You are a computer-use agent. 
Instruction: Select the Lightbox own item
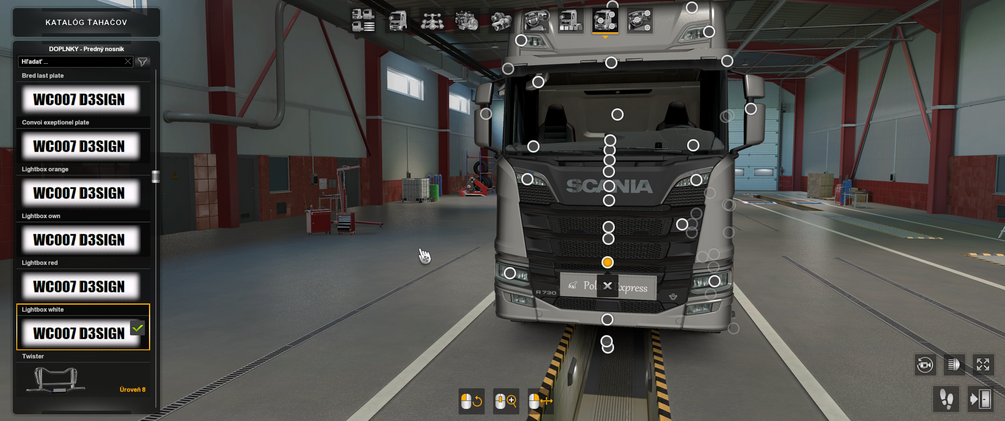click(x=80, y=240)
